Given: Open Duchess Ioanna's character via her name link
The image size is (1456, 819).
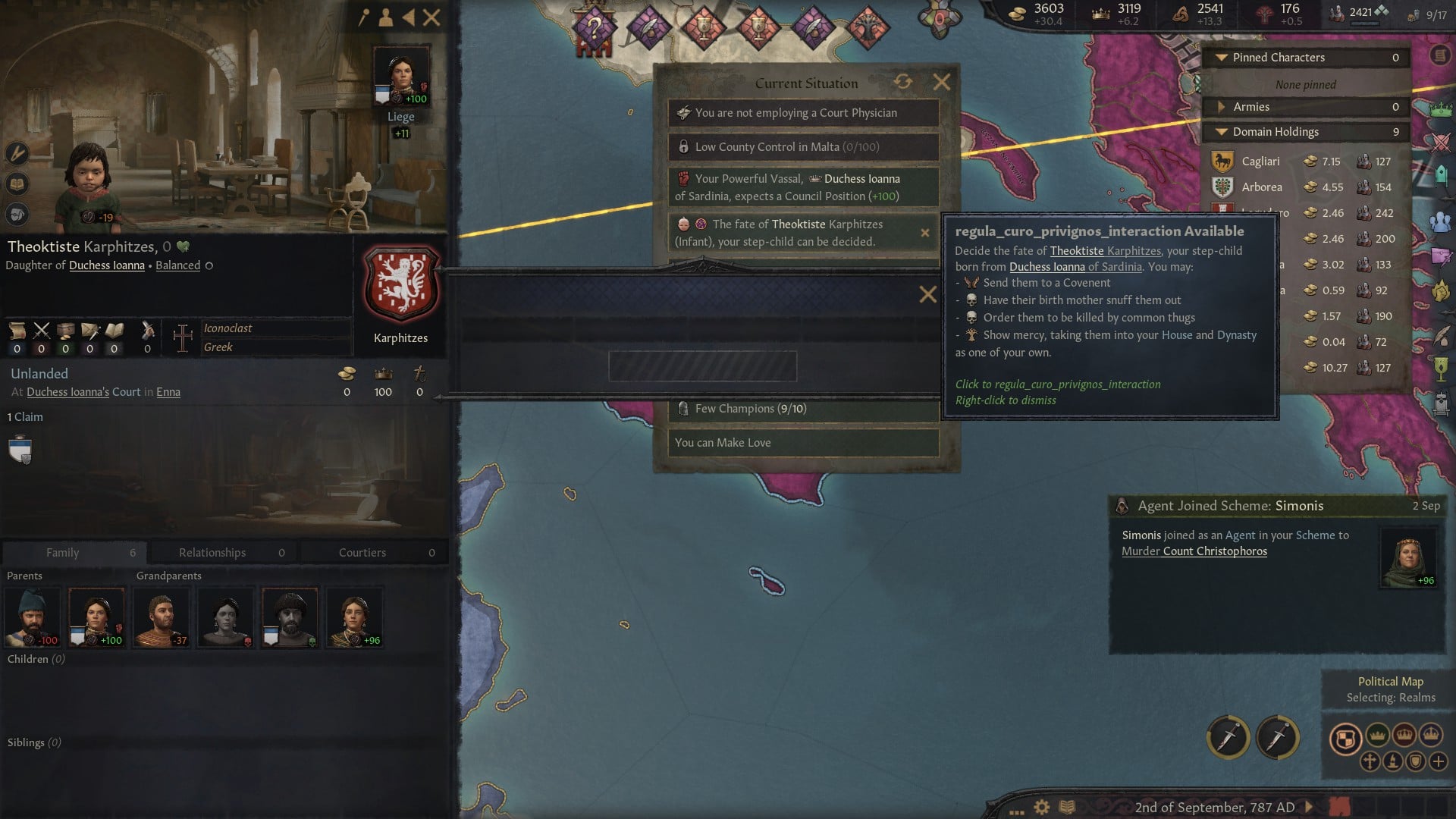Looking at the screenshot, I should coord(106,265).
